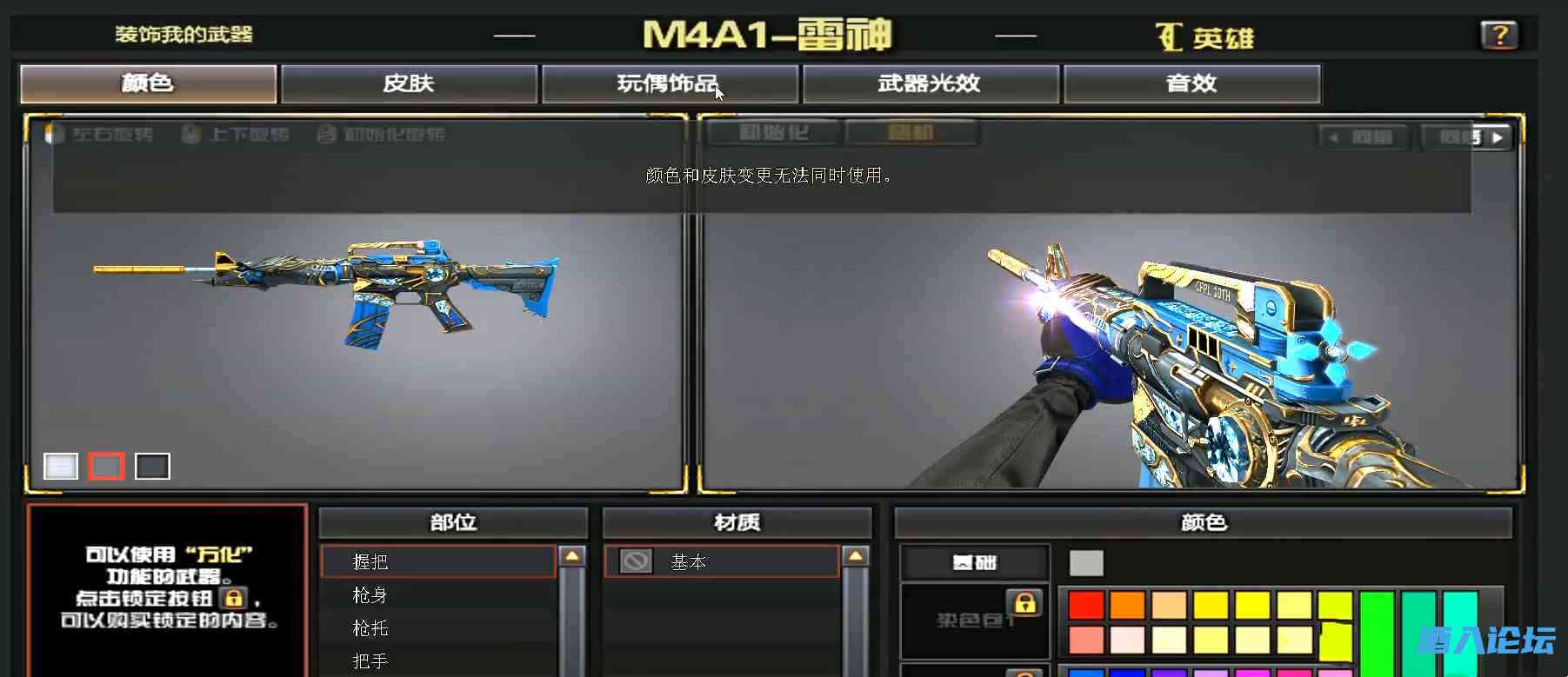Click the lock icon on 染色包1
The height and width of the screenshot is (677, 1568).
(x=1024, y=604)
